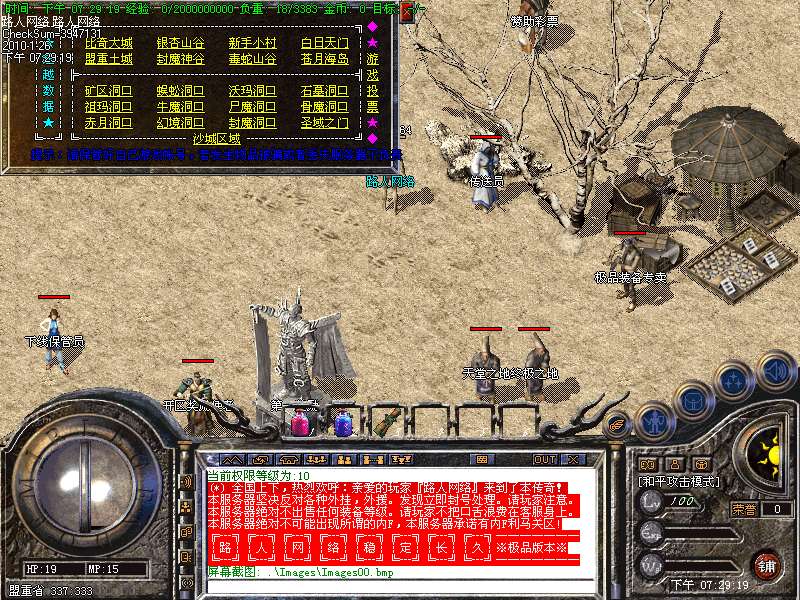800x600 pixels.
Task: Open the bag inventory round button
Action: point(692,398)
